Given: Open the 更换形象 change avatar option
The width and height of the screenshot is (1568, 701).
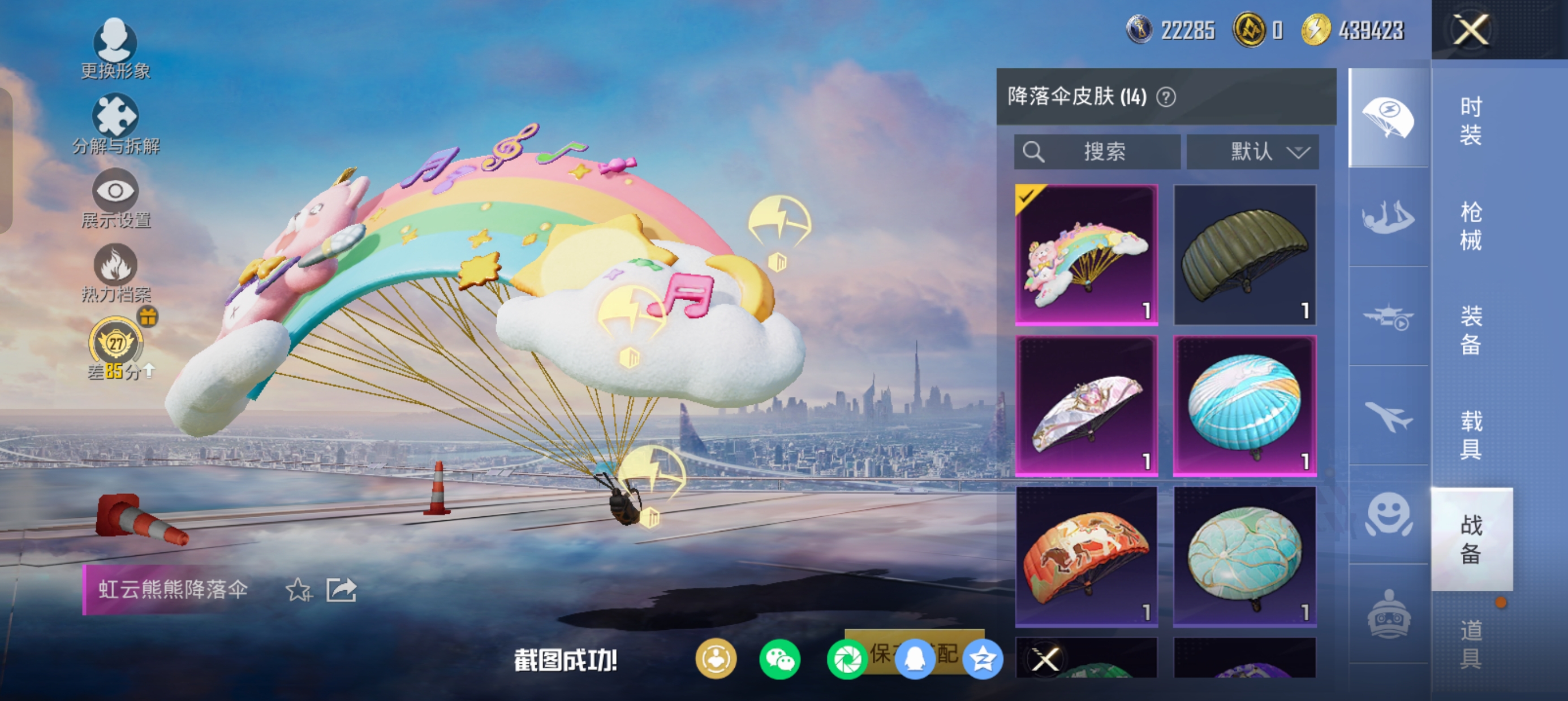Looking at the screenshot, I should tap(115, 49).
